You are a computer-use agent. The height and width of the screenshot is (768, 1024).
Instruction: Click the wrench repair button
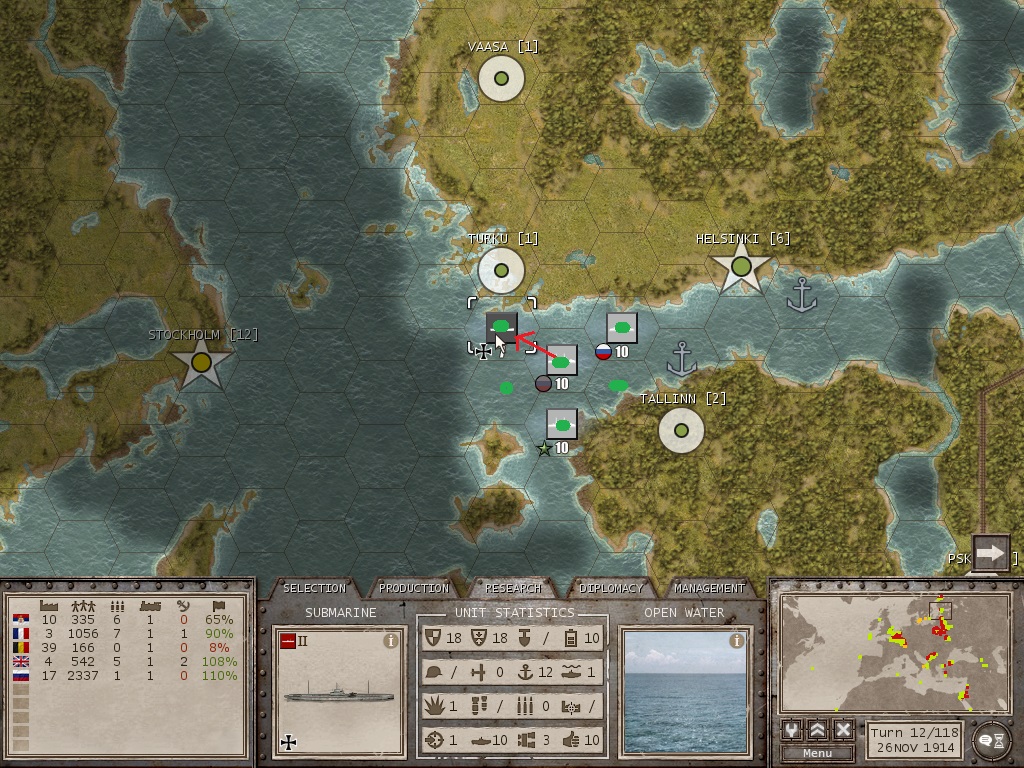[792, 730]
